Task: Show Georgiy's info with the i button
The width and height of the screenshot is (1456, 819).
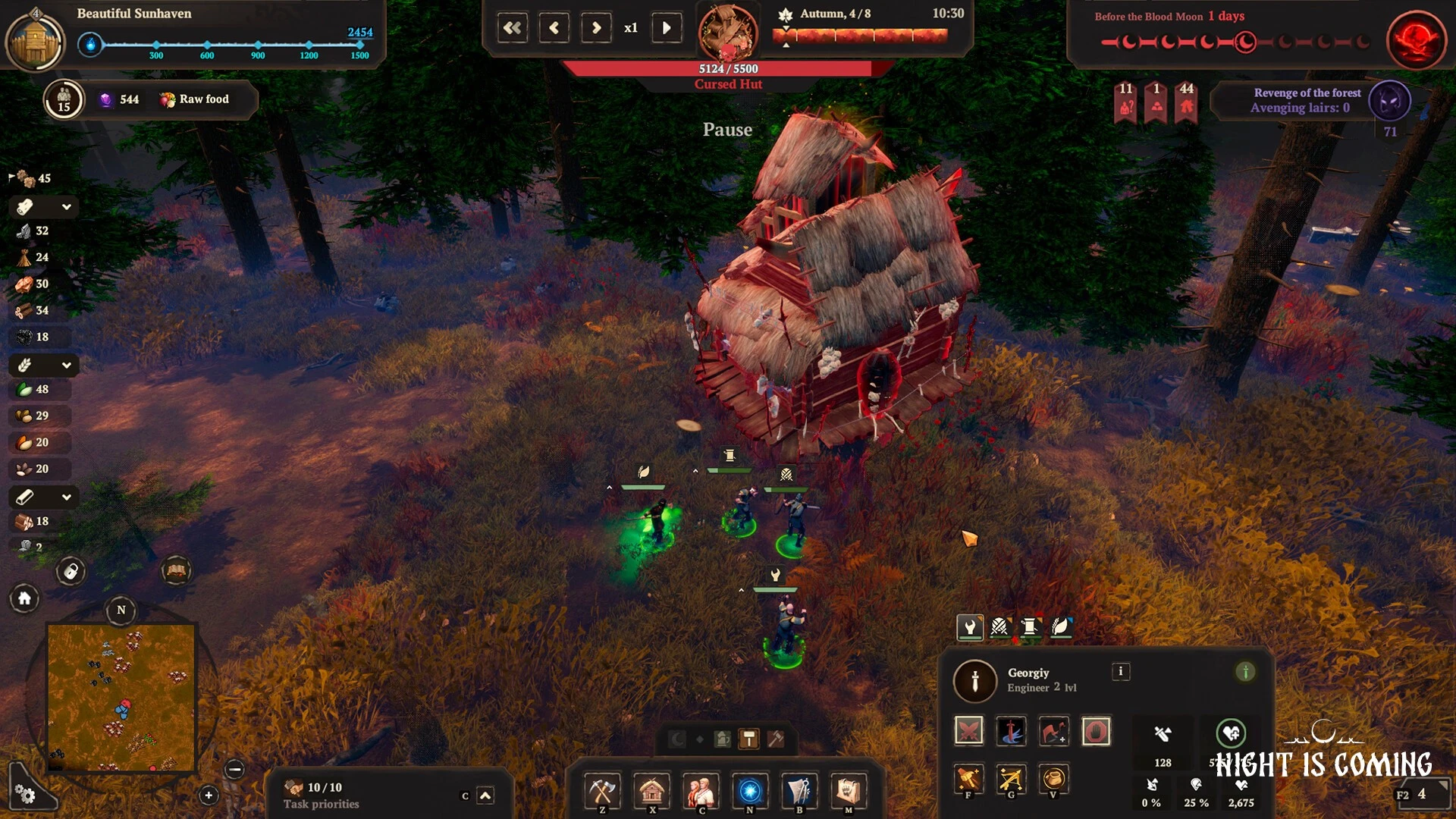Action: point(1120,672)
